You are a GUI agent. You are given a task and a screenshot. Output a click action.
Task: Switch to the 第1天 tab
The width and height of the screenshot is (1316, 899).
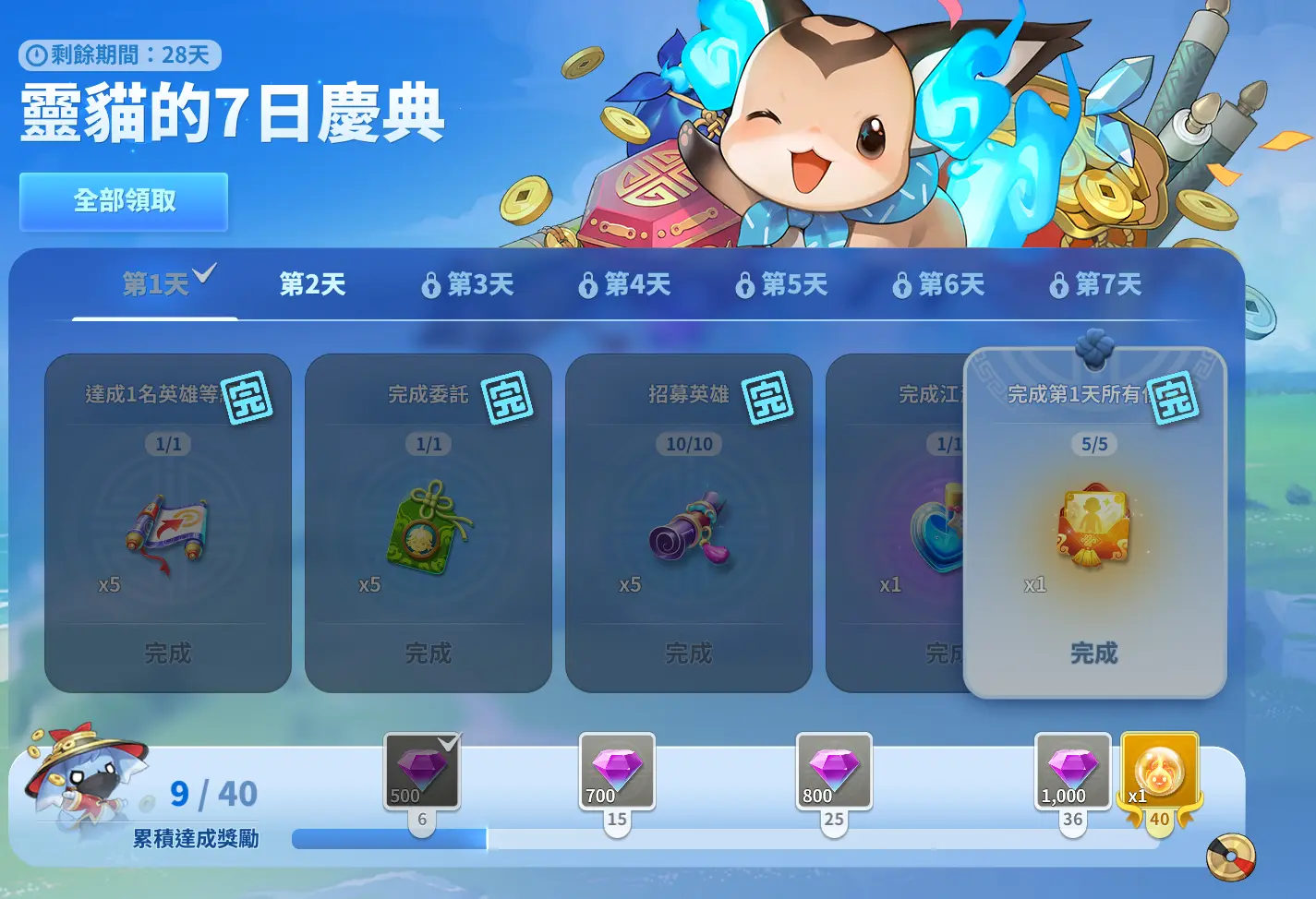point(155,284)
